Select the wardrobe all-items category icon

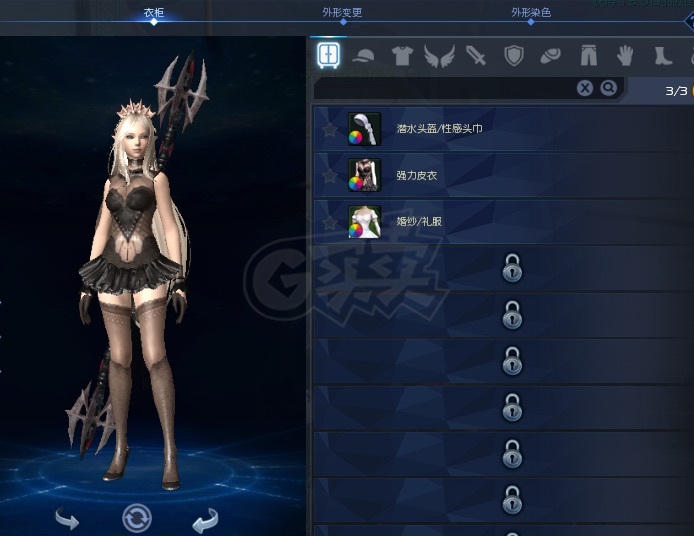click(328, 55)
